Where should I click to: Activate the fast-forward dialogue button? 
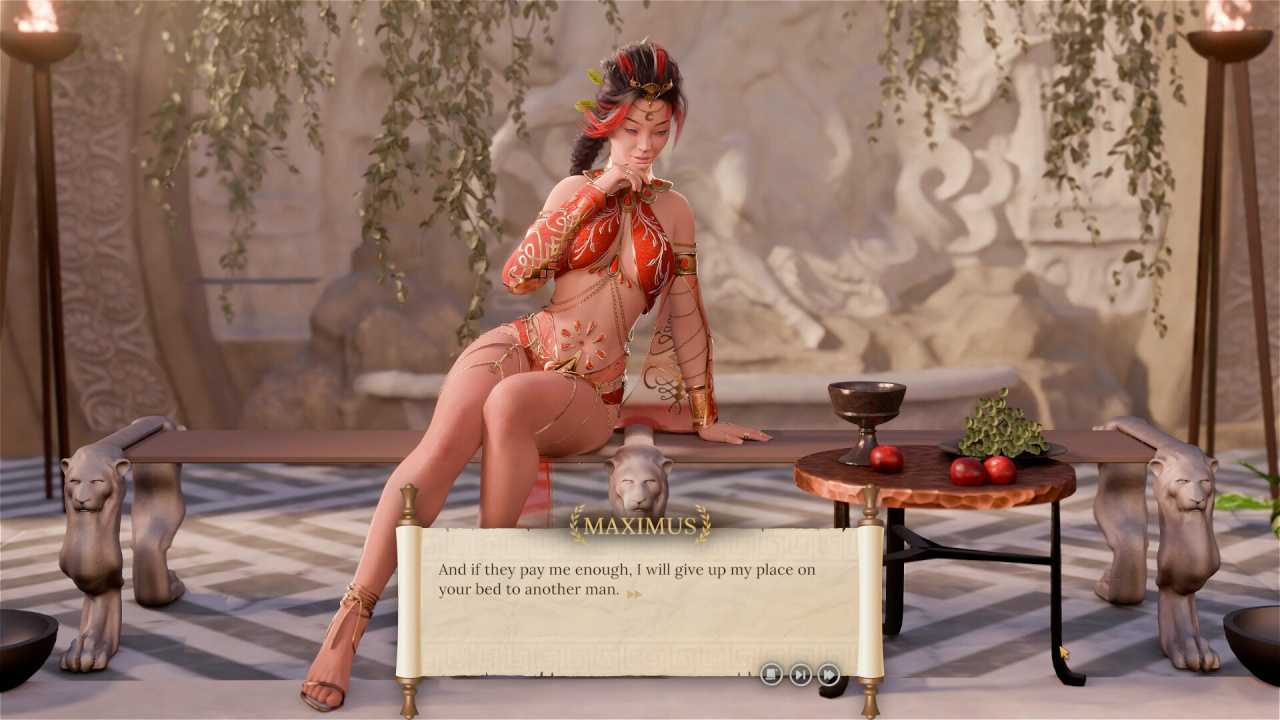(829, 674)
